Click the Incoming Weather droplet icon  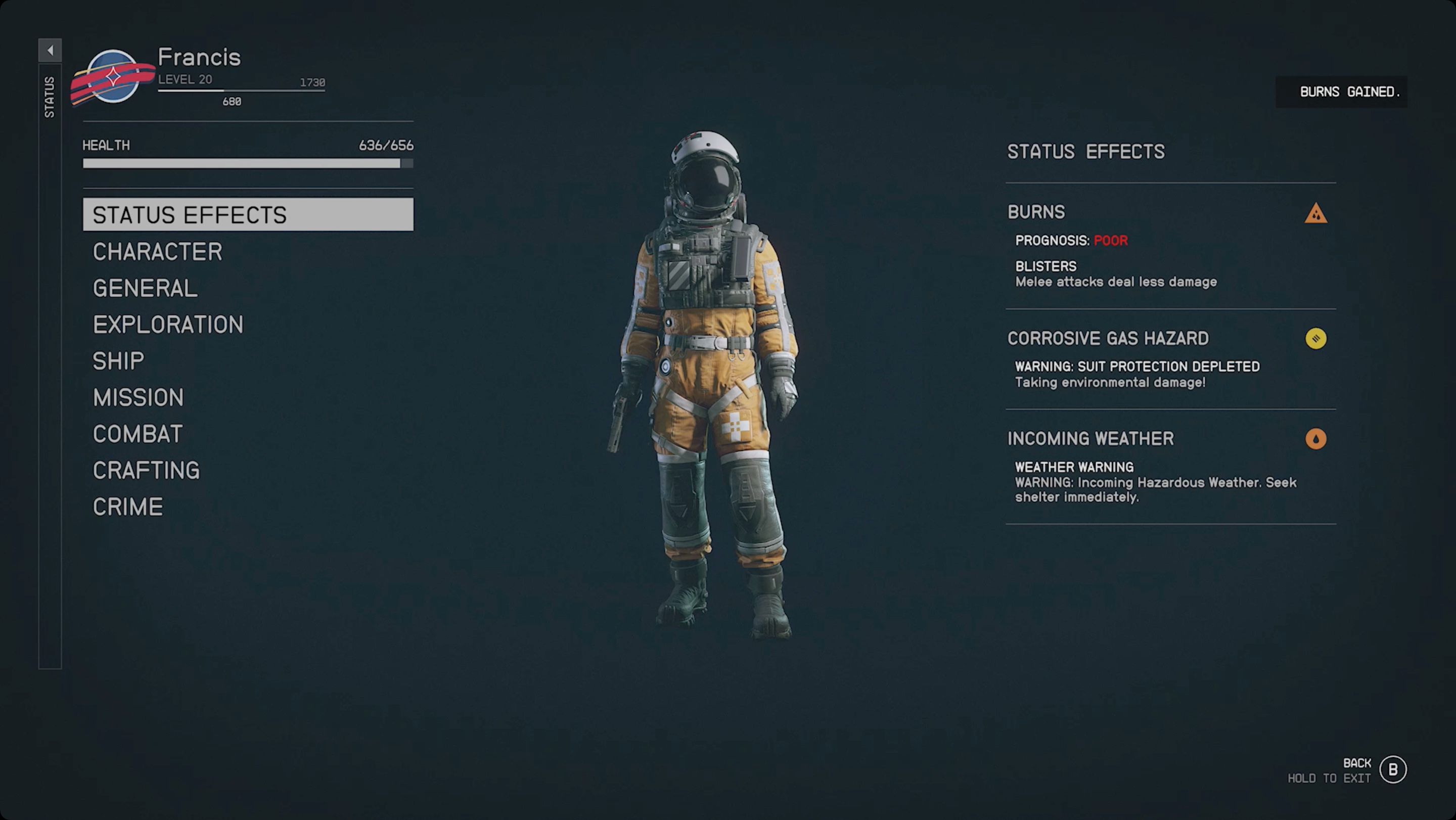(x=1315, y=438)
